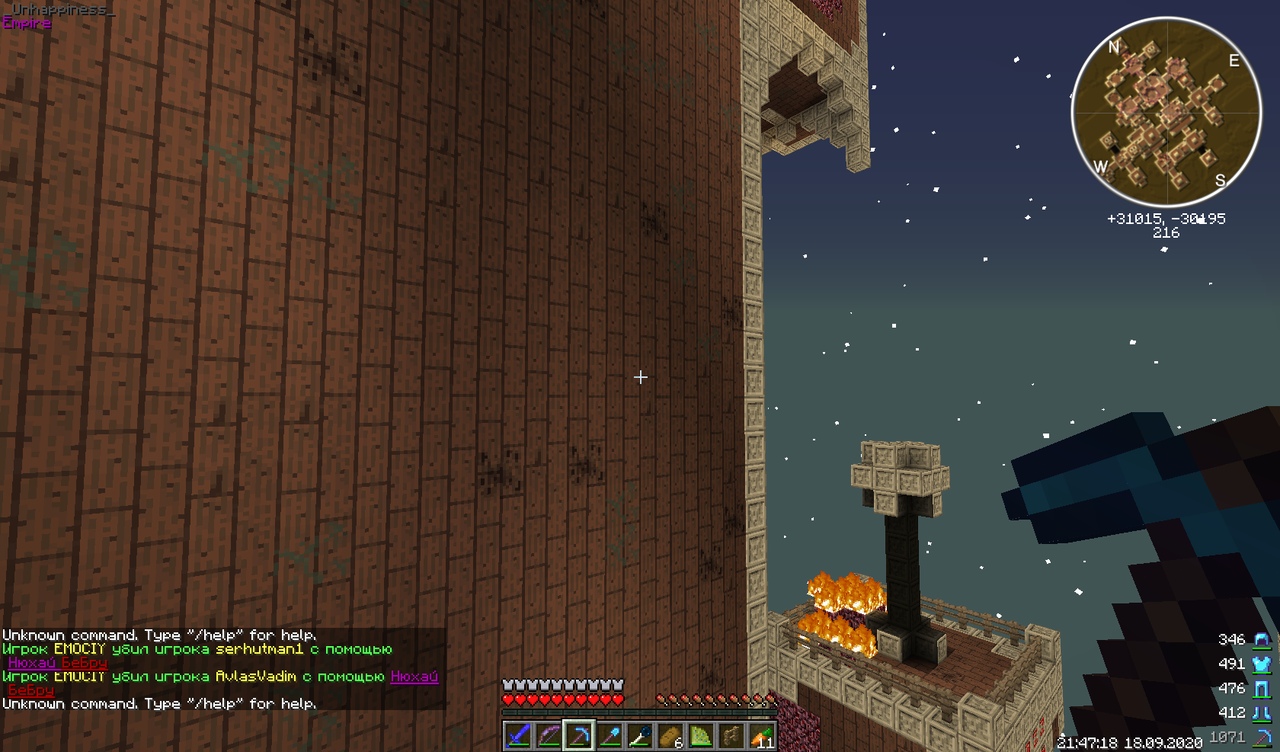Screen dimensions: 1280x752
Task: Select the bread stack in hotbar
Action: [x=670, y=735]
